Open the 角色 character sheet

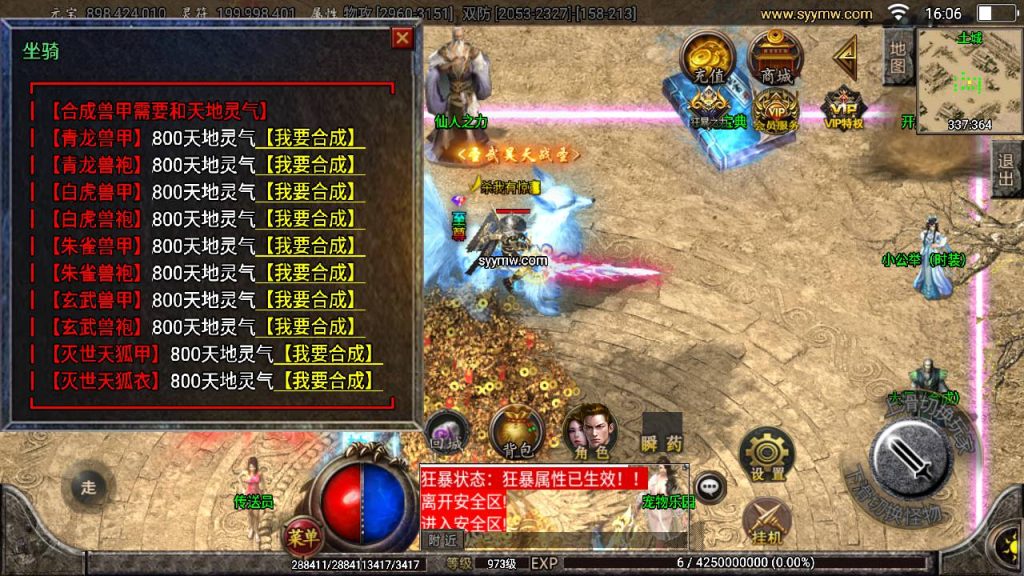[x=588, y=432]
